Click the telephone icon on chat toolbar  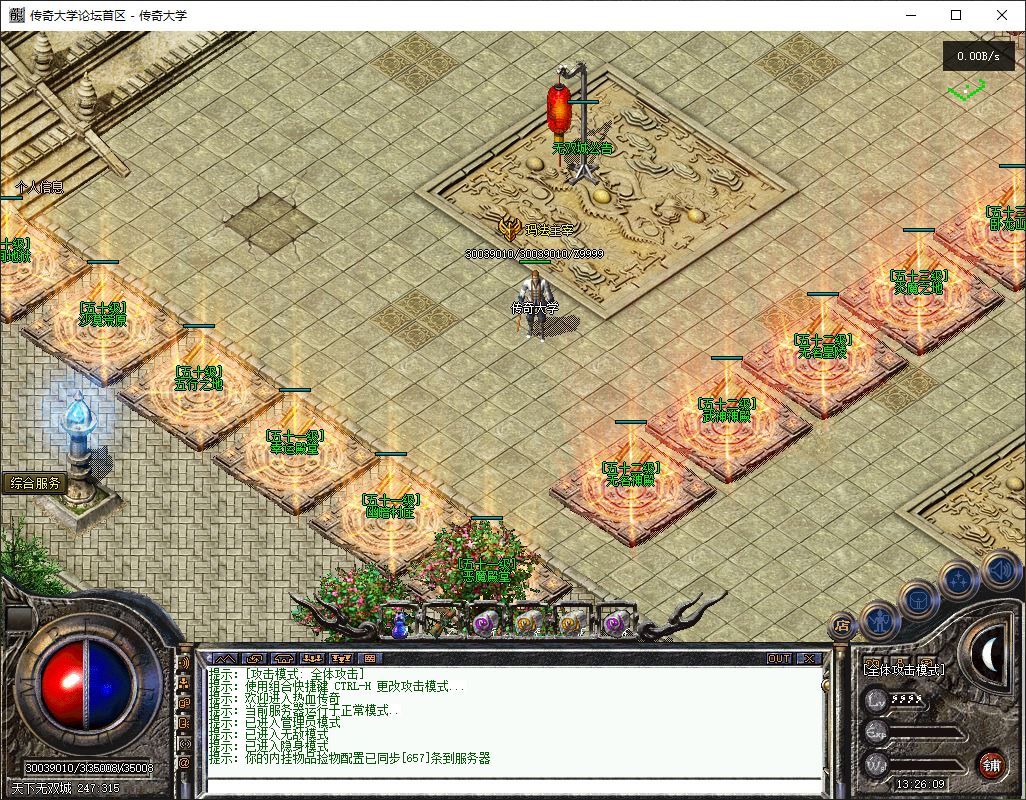coord(284,659)
